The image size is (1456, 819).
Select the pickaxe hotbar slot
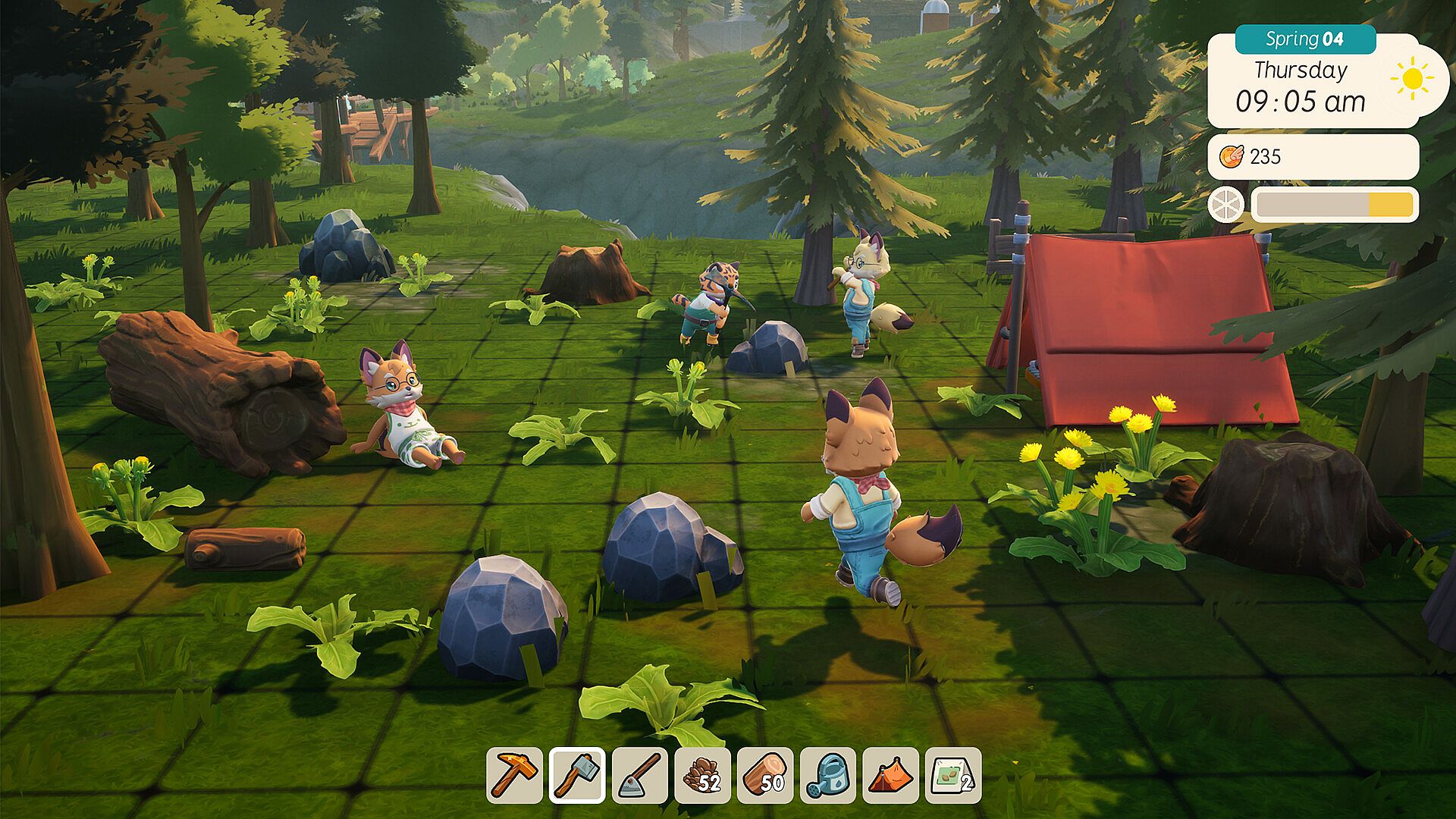[x=514, y=775]
